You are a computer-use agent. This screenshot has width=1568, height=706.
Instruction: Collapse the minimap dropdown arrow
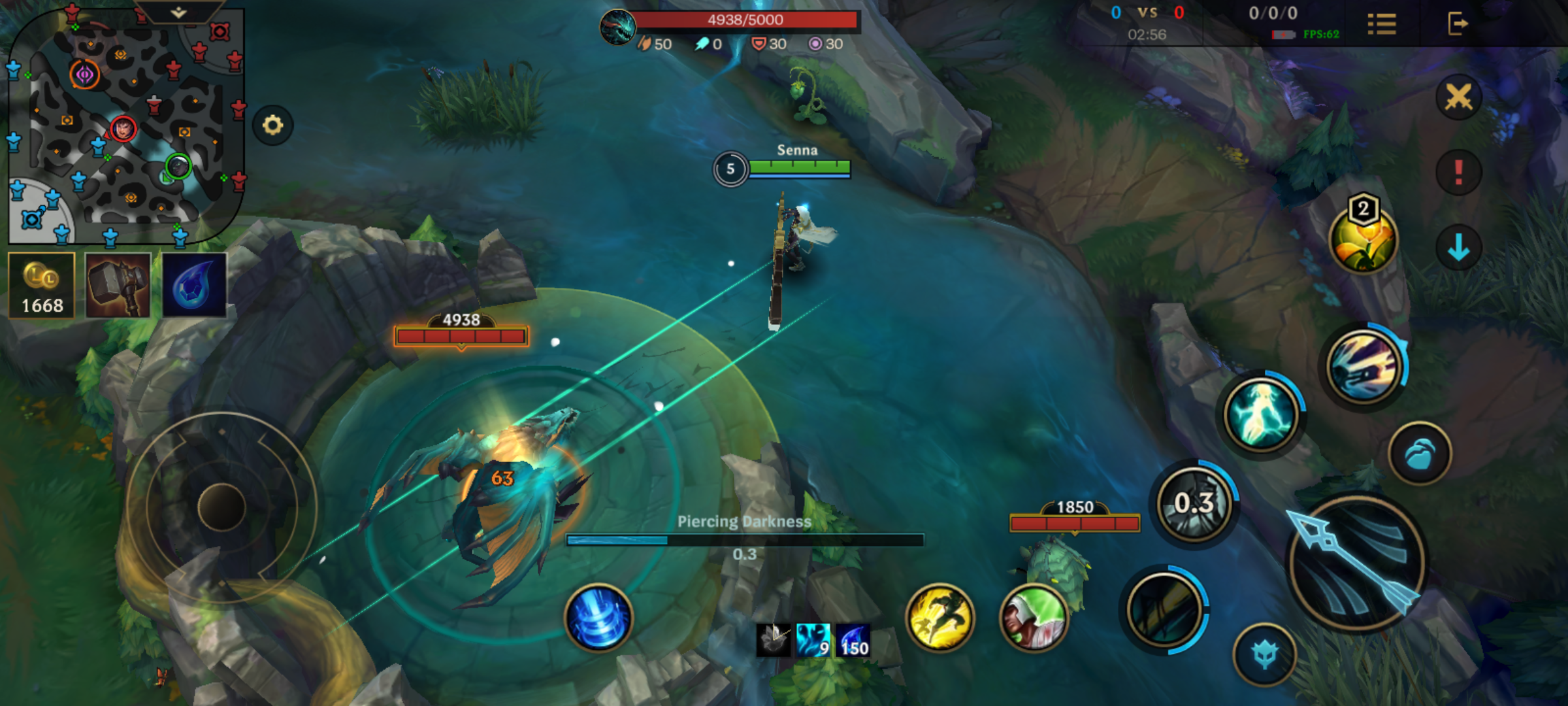pyautogui.click(x=178, y=12)
